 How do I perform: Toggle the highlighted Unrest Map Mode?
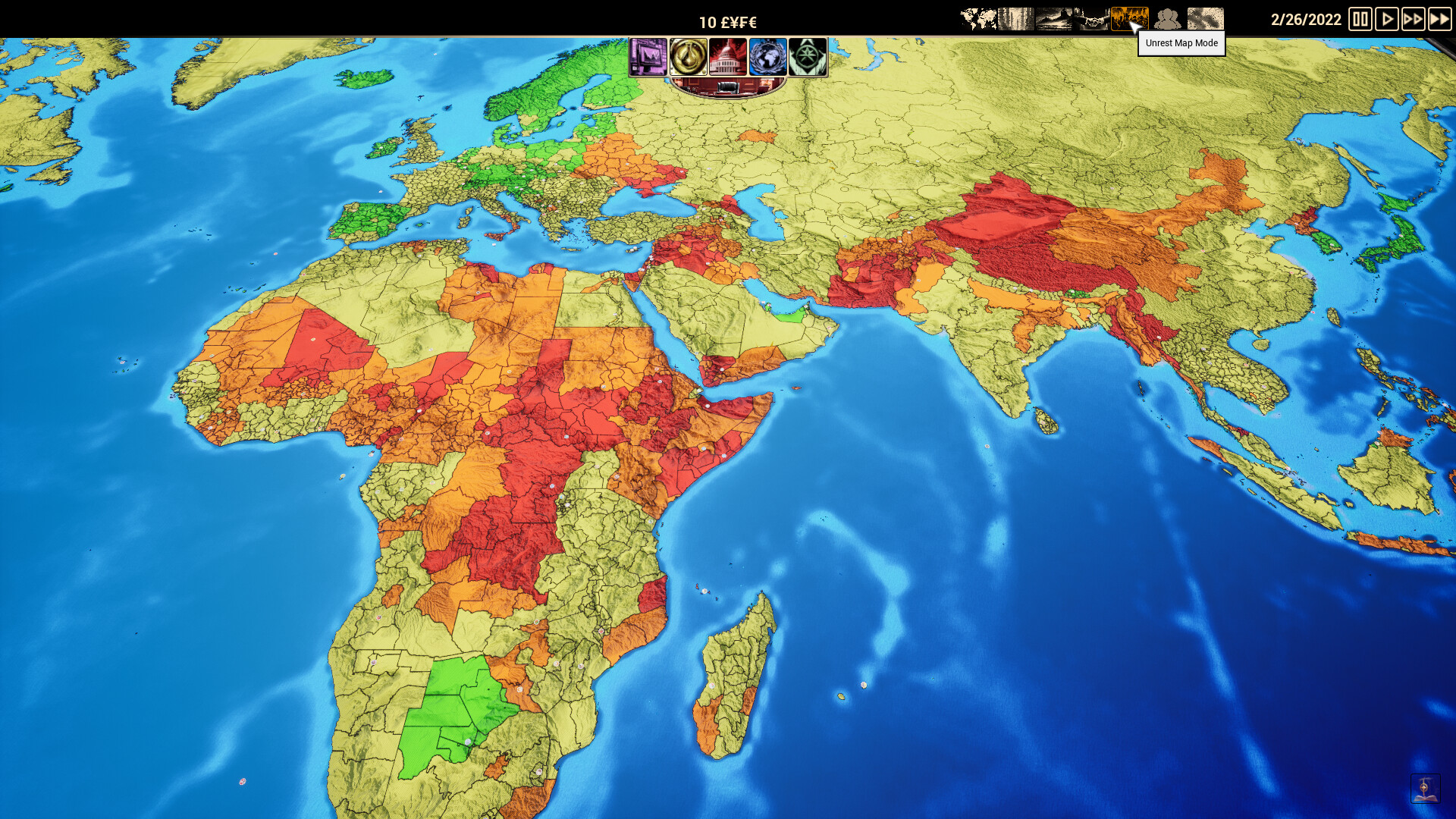tap(1130, 17)
